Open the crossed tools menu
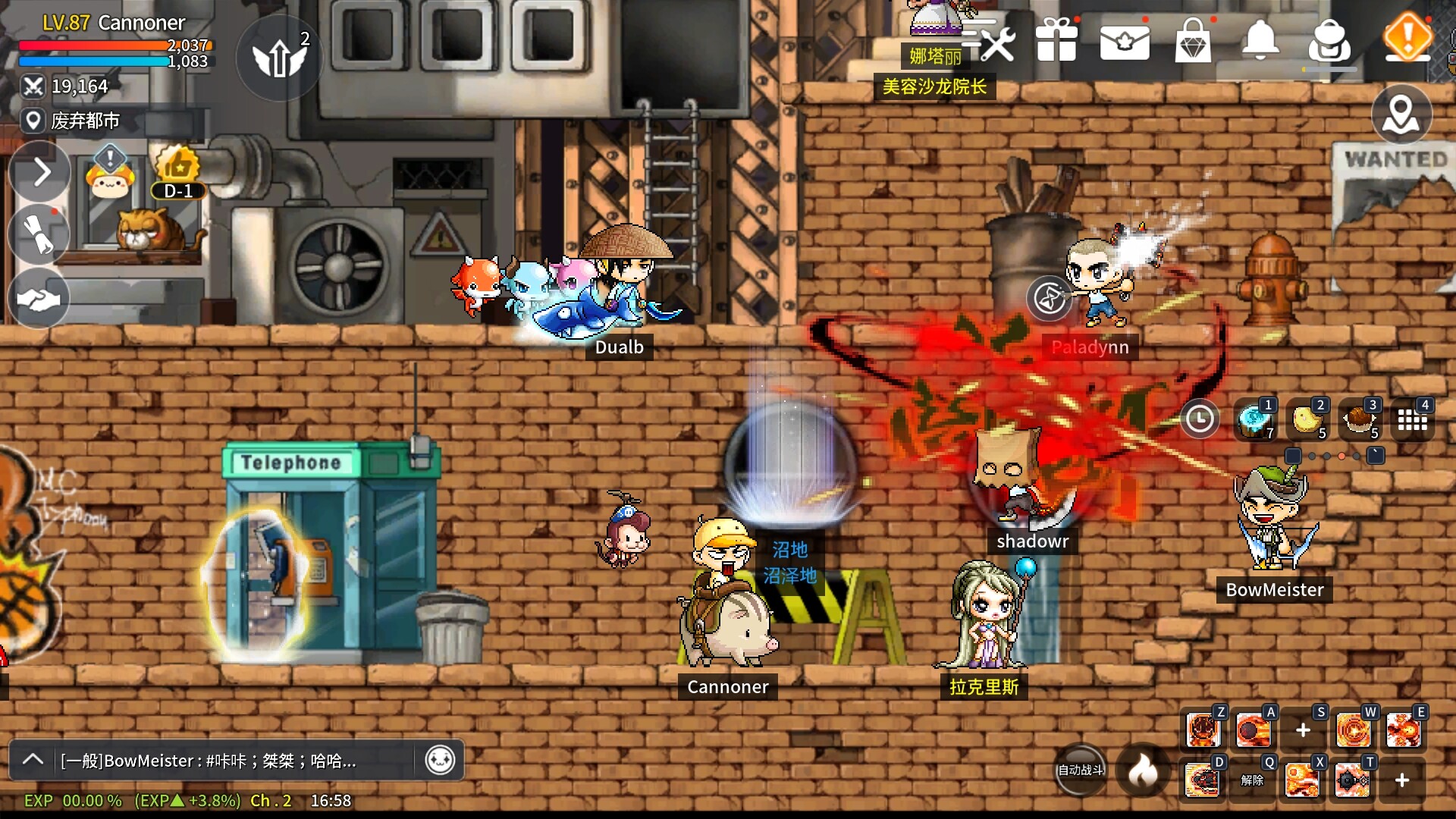 [990, 40]
